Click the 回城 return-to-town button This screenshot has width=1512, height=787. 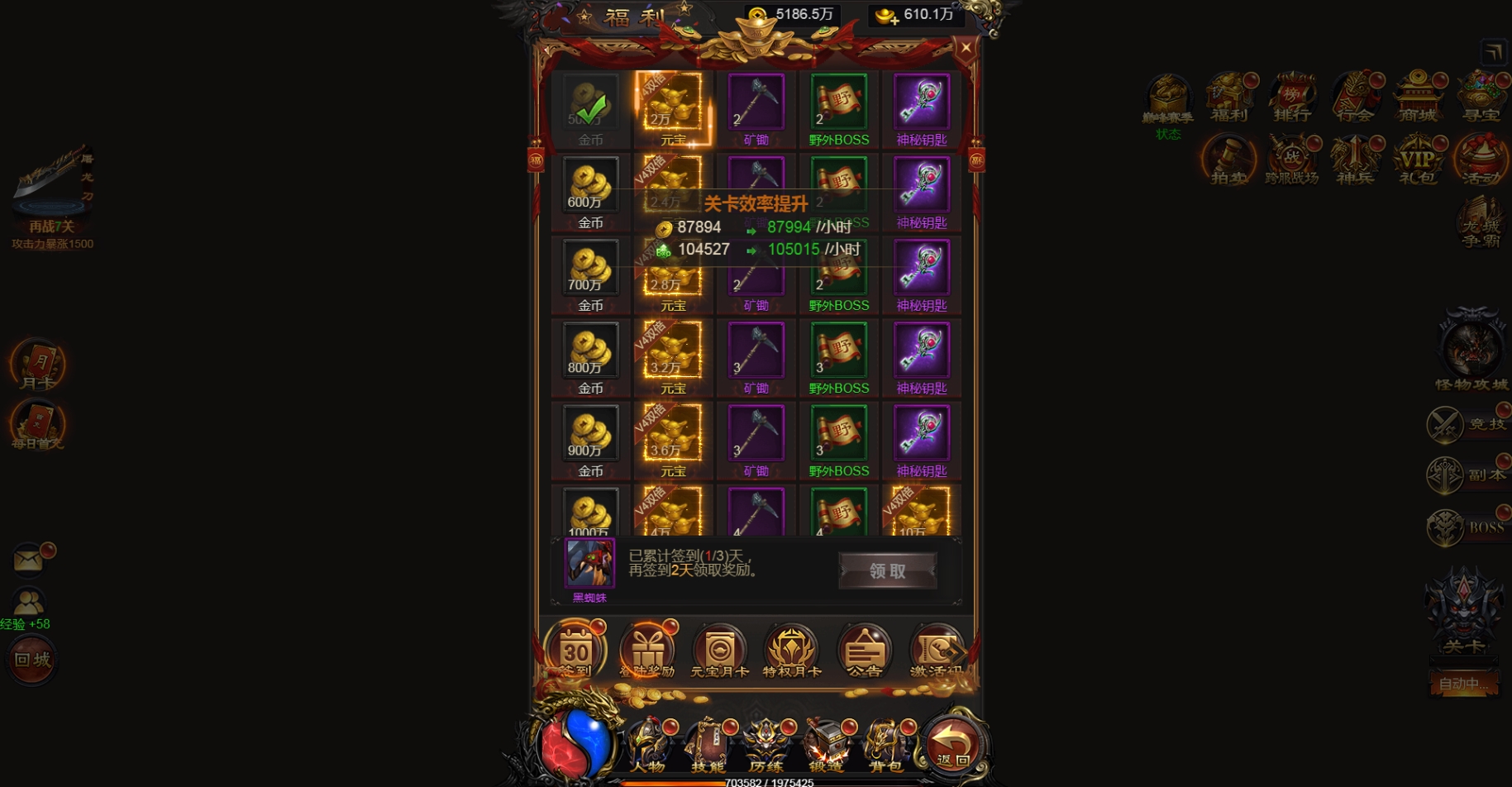(31, 661)
